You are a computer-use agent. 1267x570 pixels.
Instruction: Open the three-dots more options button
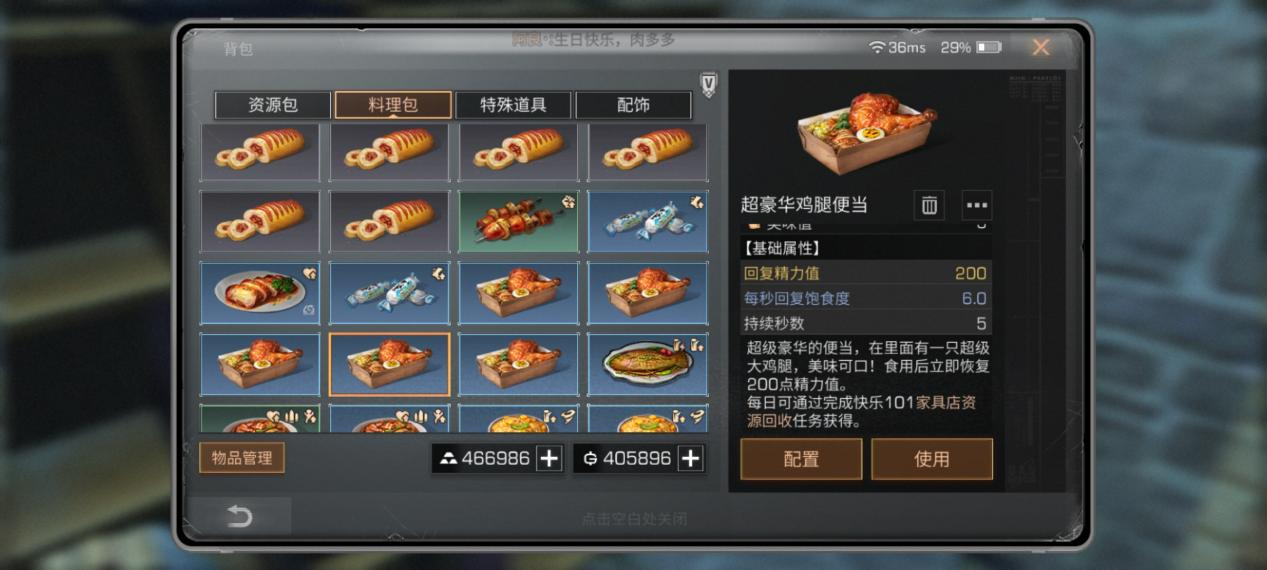pyautogui.click(x=977, y=205)
